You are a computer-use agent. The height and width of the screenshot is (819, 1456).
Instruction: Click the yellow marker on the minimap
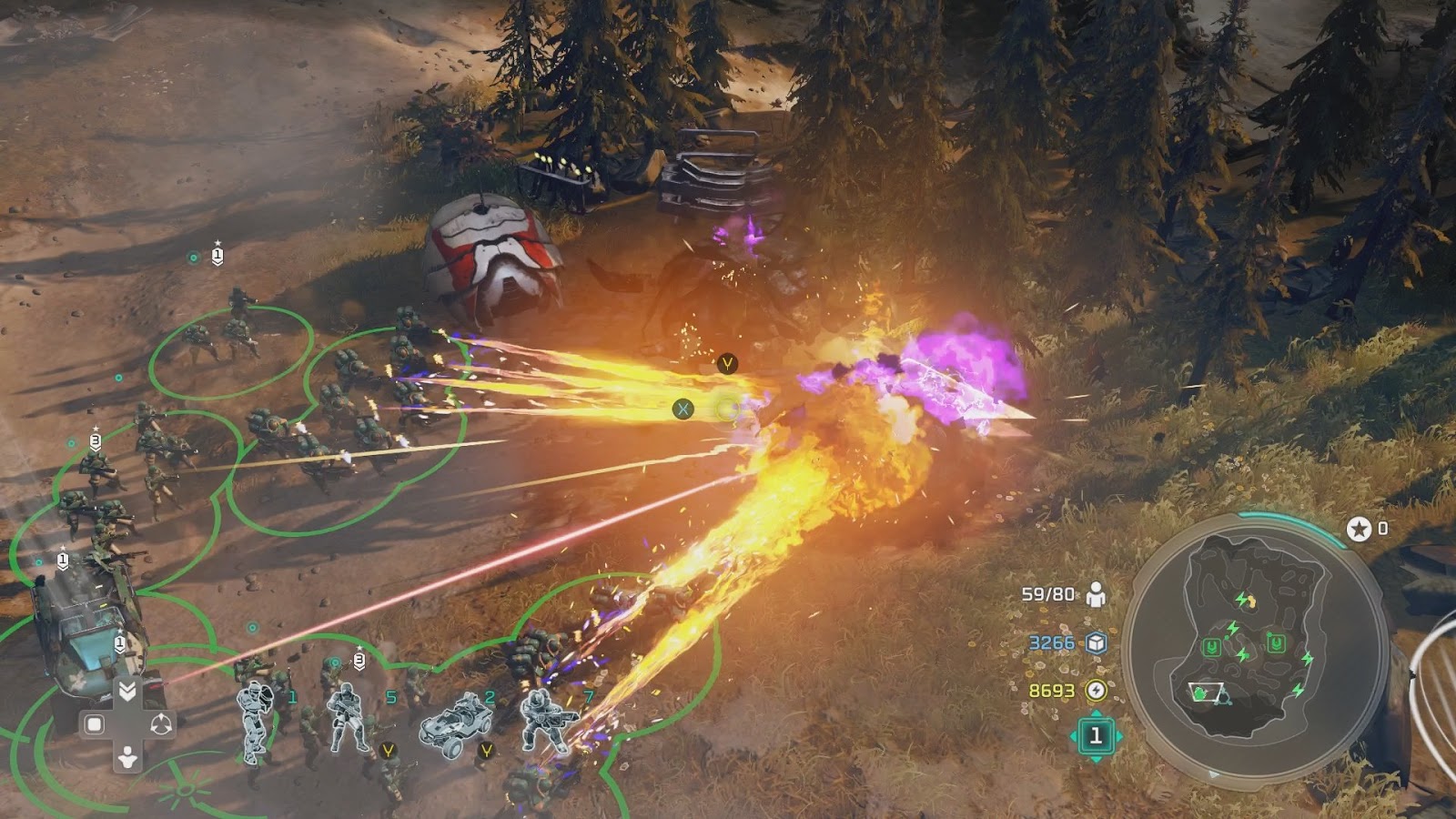pyautogui.click(x=1249, y=601)
